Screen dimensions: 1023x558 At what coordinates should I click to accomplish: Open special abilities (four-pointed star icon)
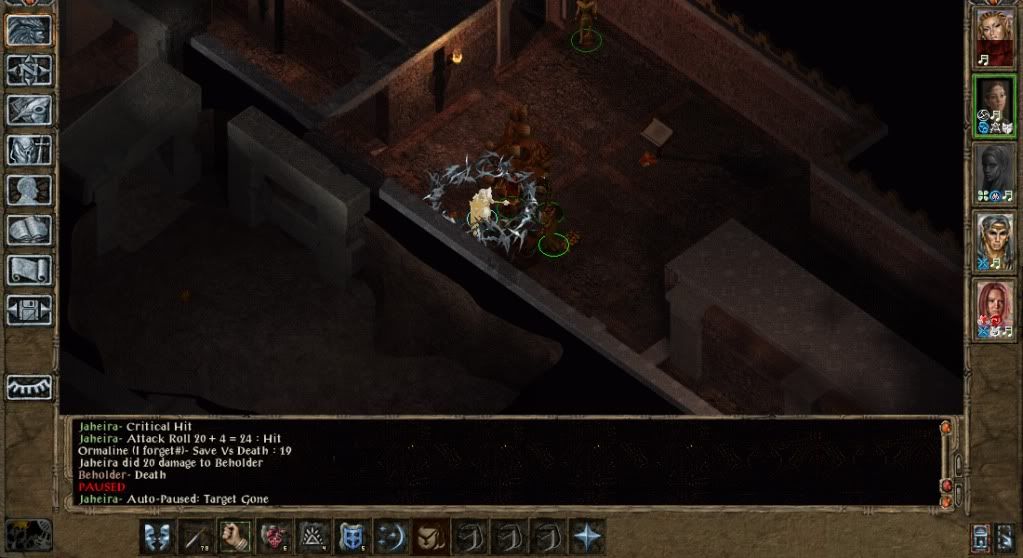(x=586, y=536)
